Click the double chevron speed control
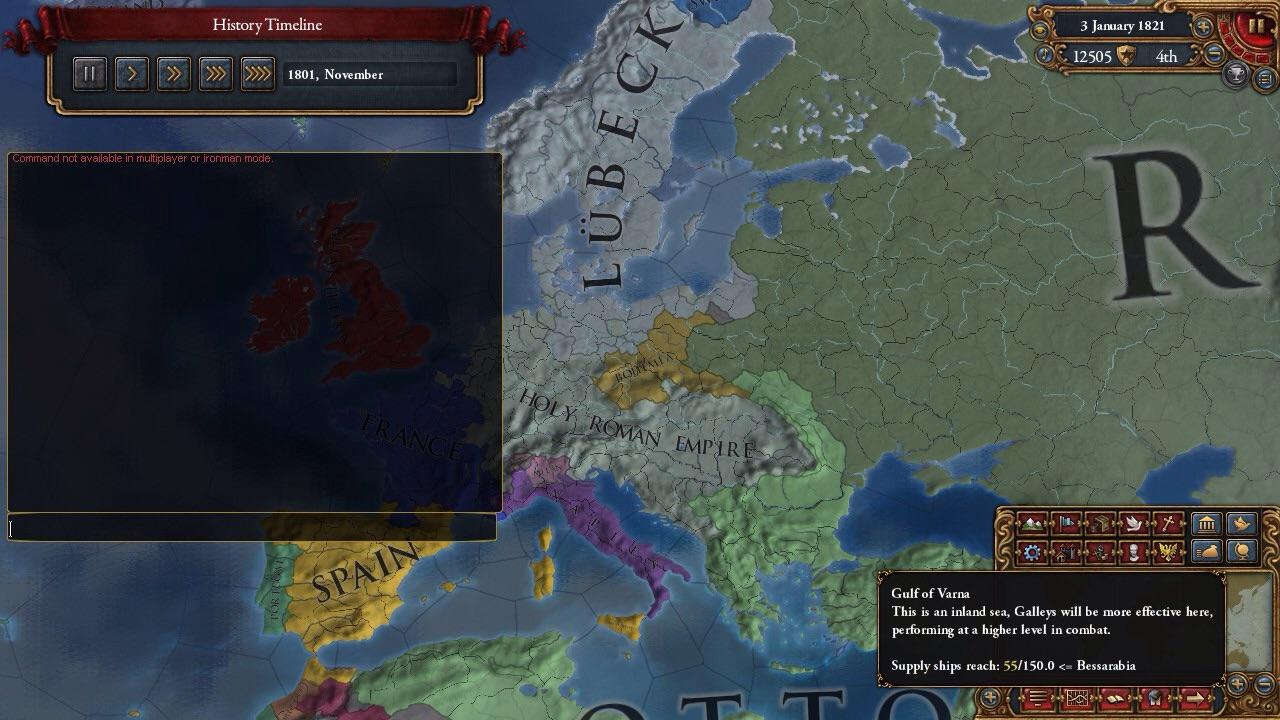Screen dimensions: 1280x720 (x=173, y=73)
